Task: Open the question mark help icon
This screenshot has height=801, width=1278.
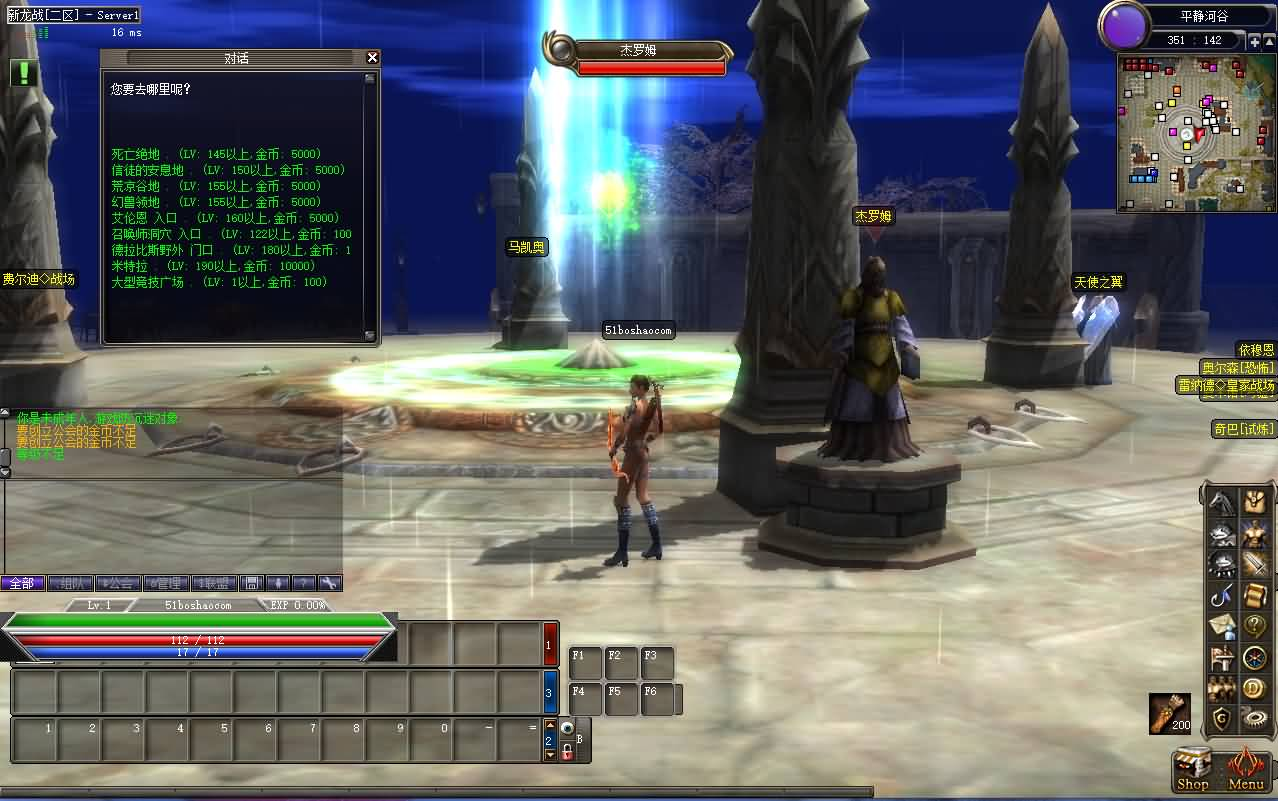Action: 1254,627
